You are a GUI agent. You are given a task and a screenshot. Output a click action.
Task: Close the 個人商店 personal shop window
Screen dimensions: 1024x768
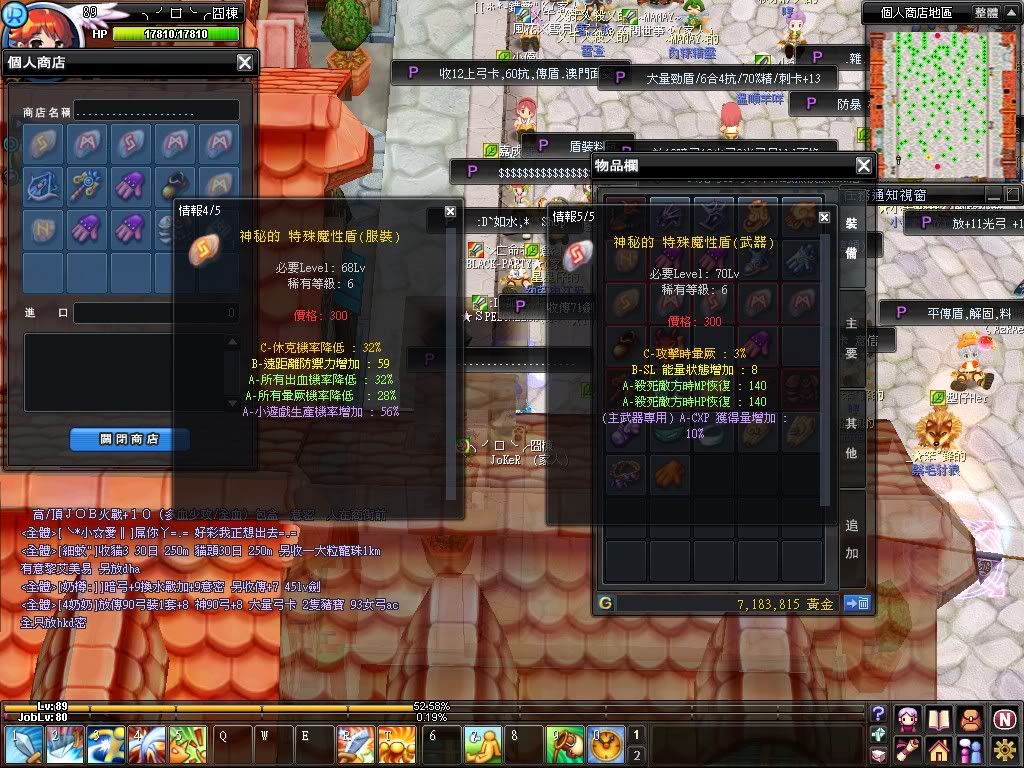click(x=245, y=63)
